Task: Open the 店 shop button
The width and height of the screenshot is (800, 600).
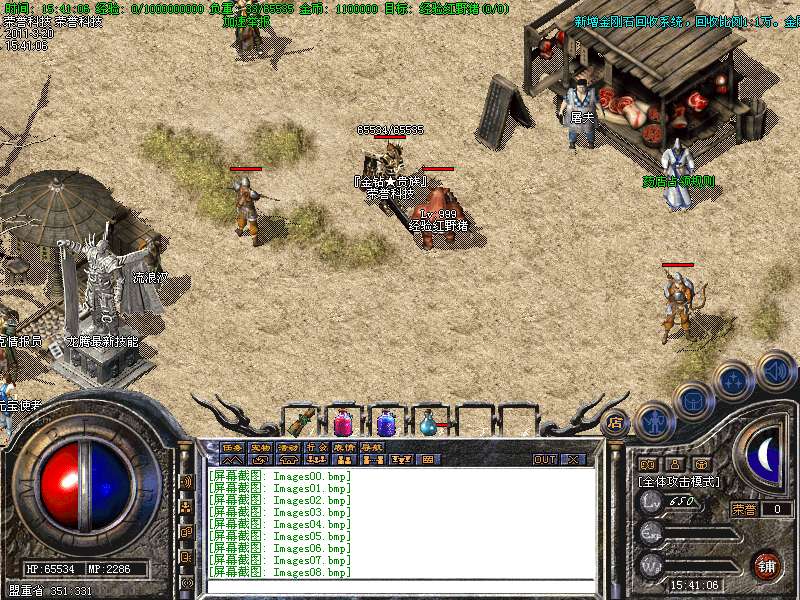Action: point(615,423)
